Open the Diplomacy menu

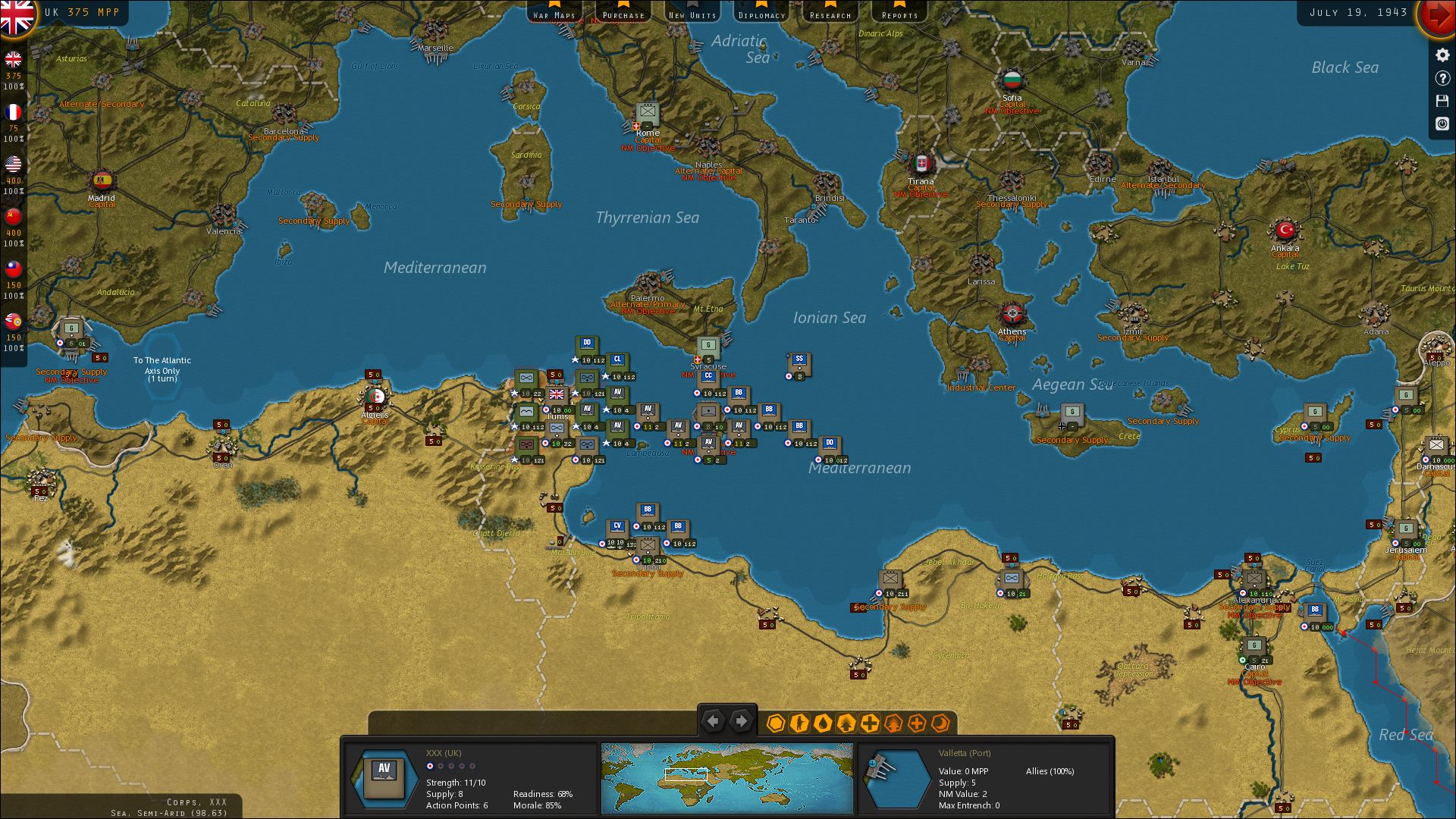point(761,13)
